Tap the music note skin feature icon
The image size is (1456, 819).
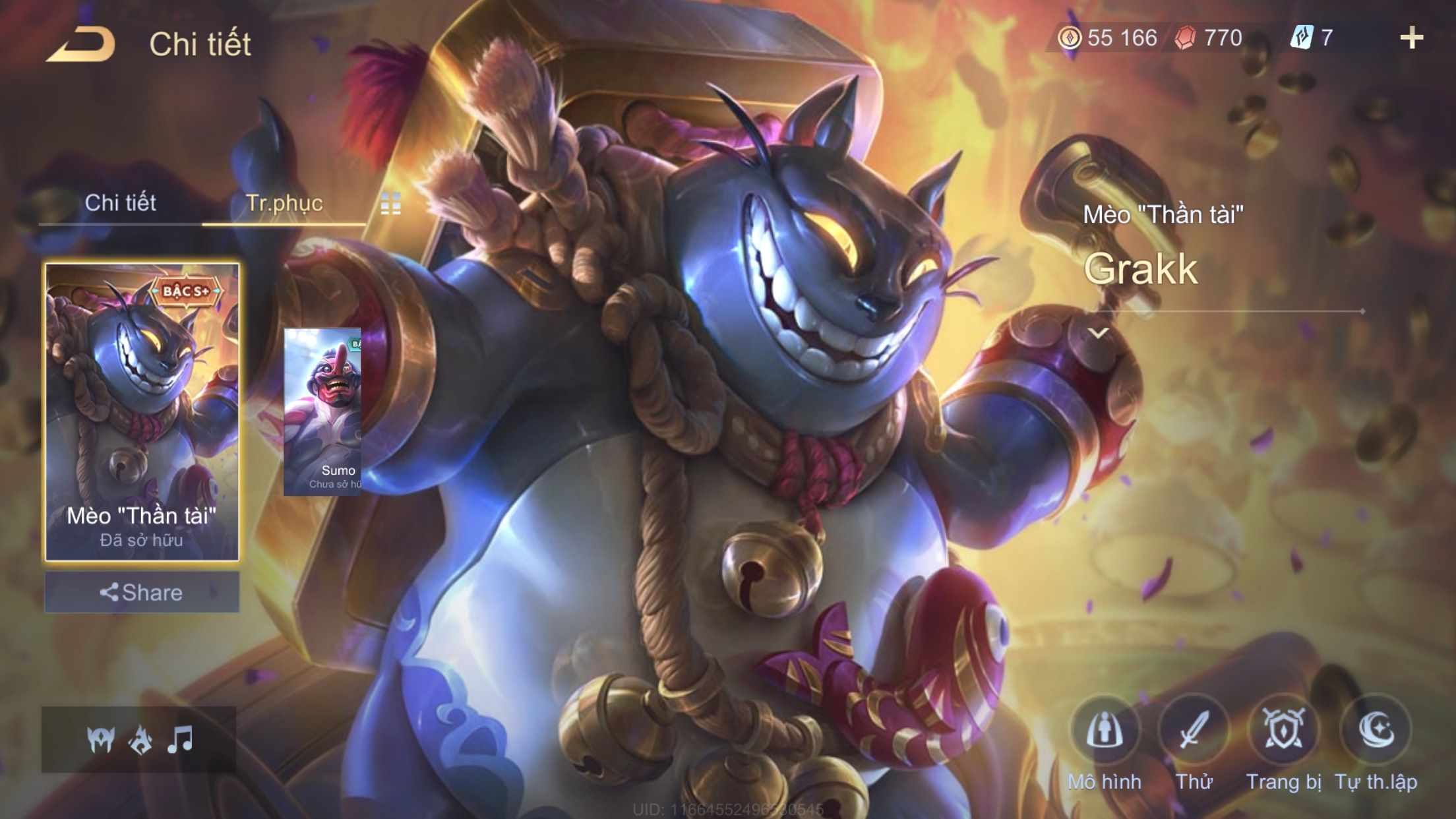coord(180,740)
